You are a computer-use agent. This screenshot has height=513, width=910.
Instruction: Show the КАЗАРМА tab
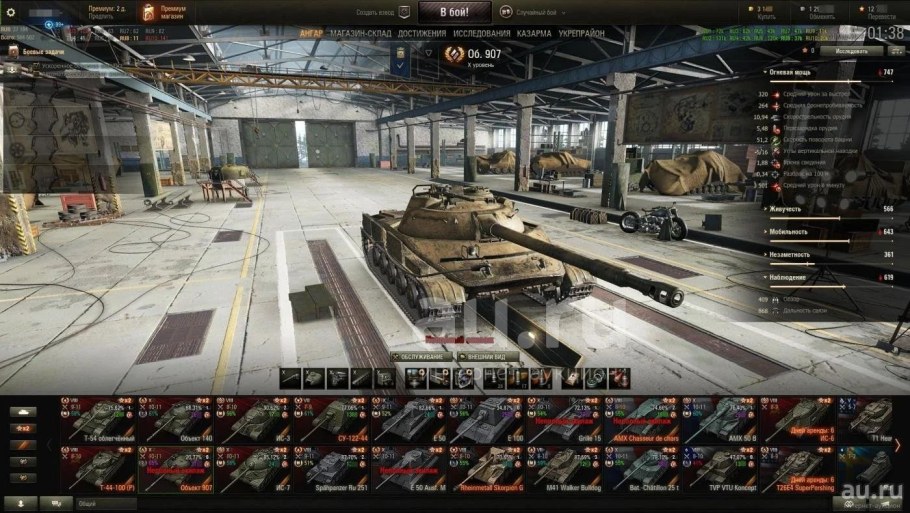[533, 33]
